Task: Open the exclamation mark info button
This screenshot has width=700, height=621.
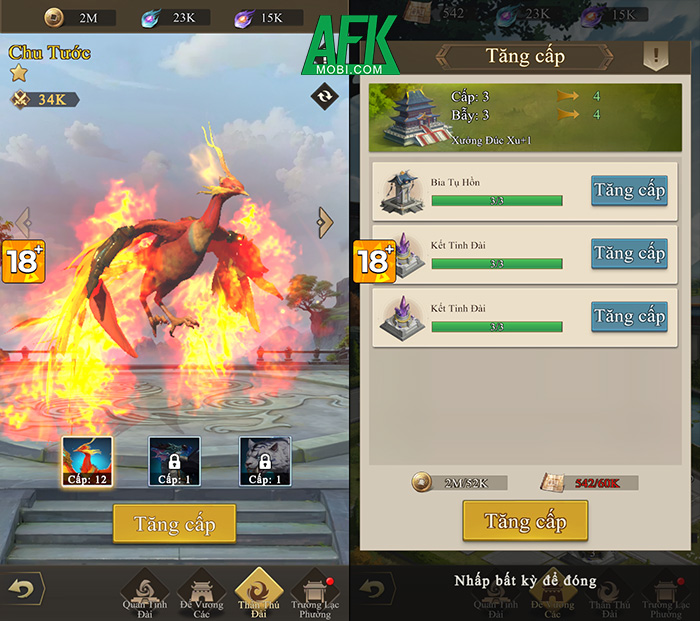Action: [x=655, y=55]
